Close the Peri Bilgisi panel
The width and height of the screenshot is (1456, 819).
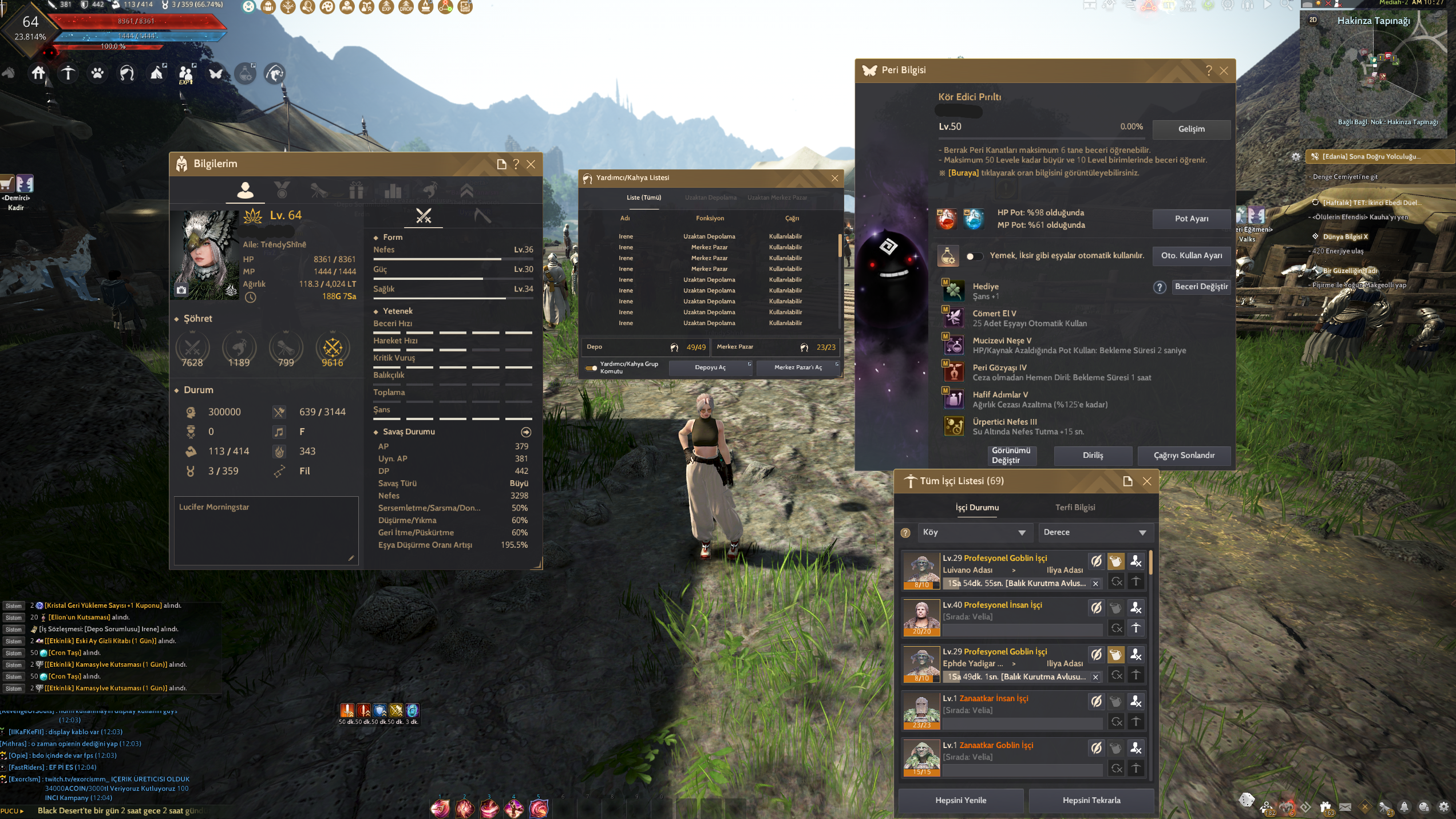coord(1224,70)
